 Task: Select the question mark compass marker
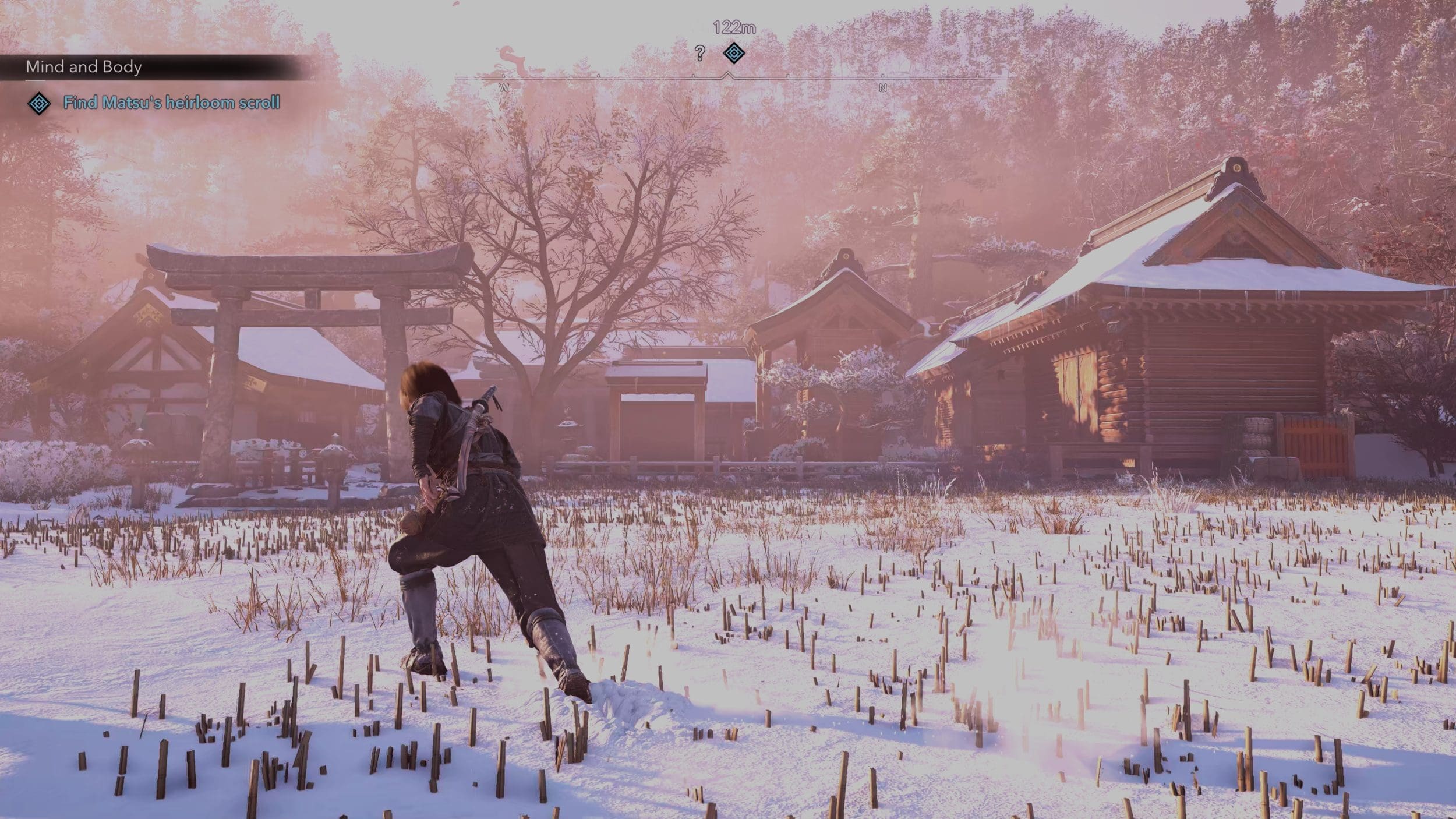(x=700, y=54)
